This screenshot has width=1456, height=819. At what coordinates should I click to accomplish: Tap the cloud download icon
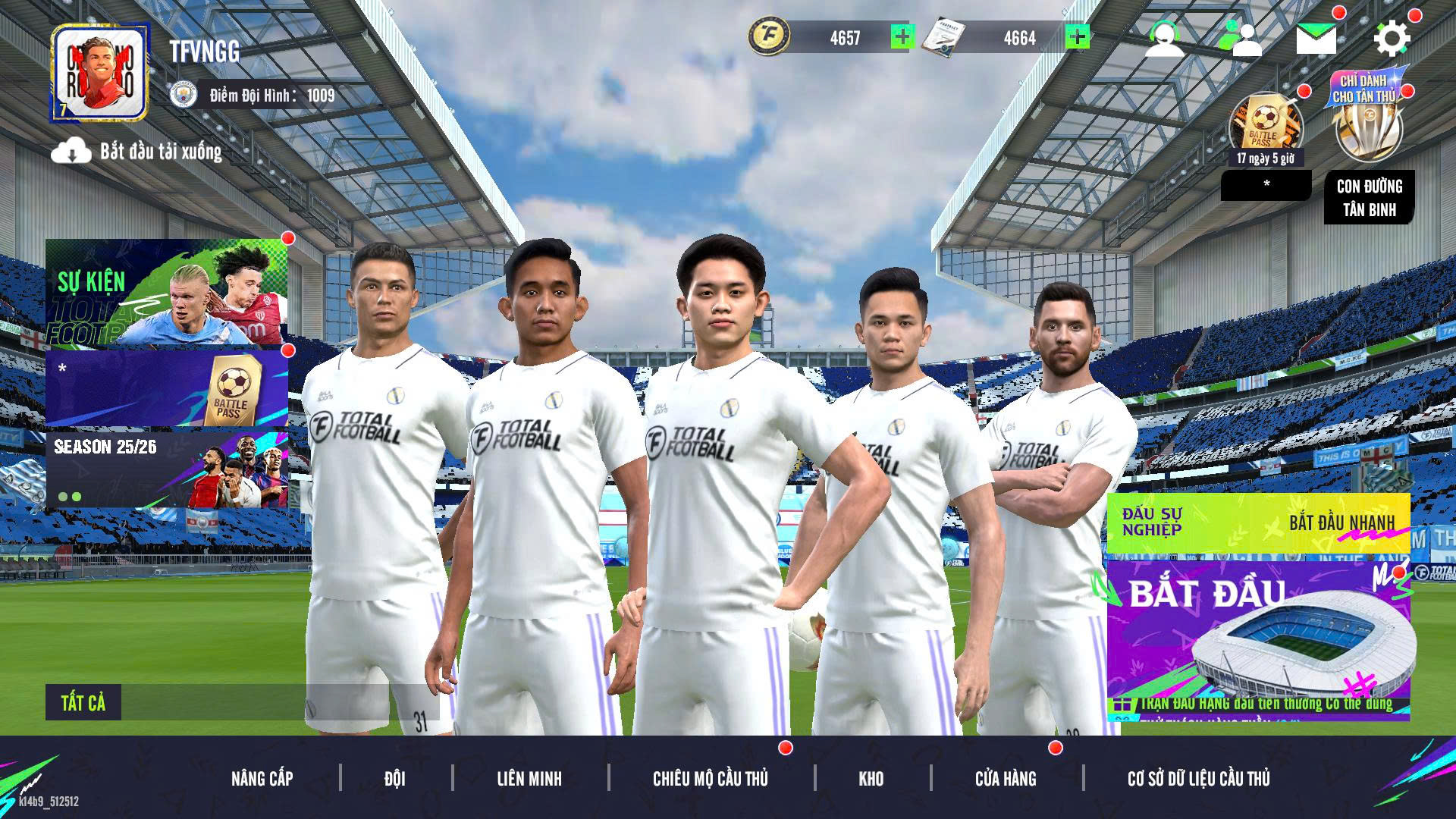pyautogui.click(x=71, y=152)
